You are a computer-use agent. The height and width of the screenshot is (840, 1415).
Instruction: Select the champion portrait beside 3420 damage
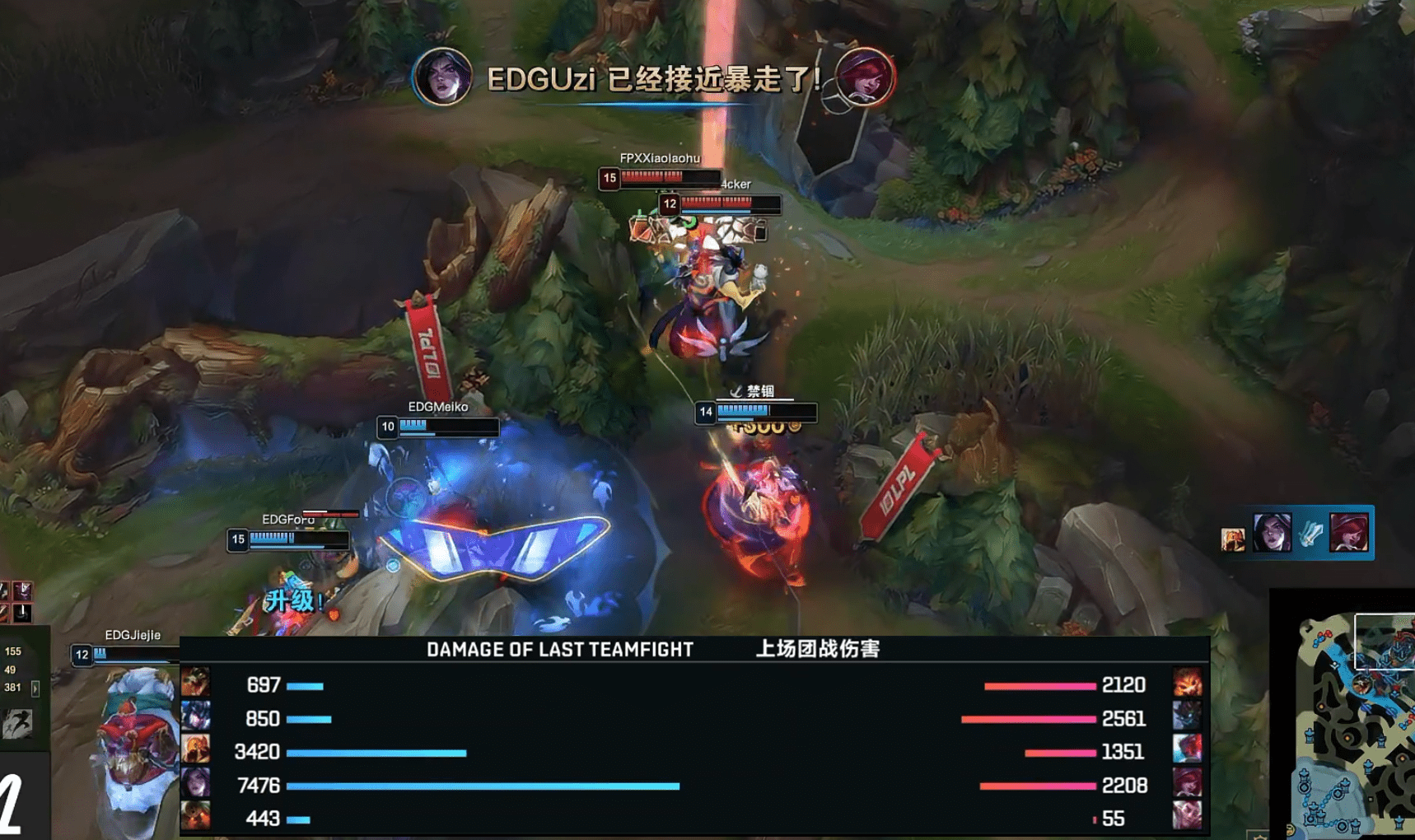[195, 751]
